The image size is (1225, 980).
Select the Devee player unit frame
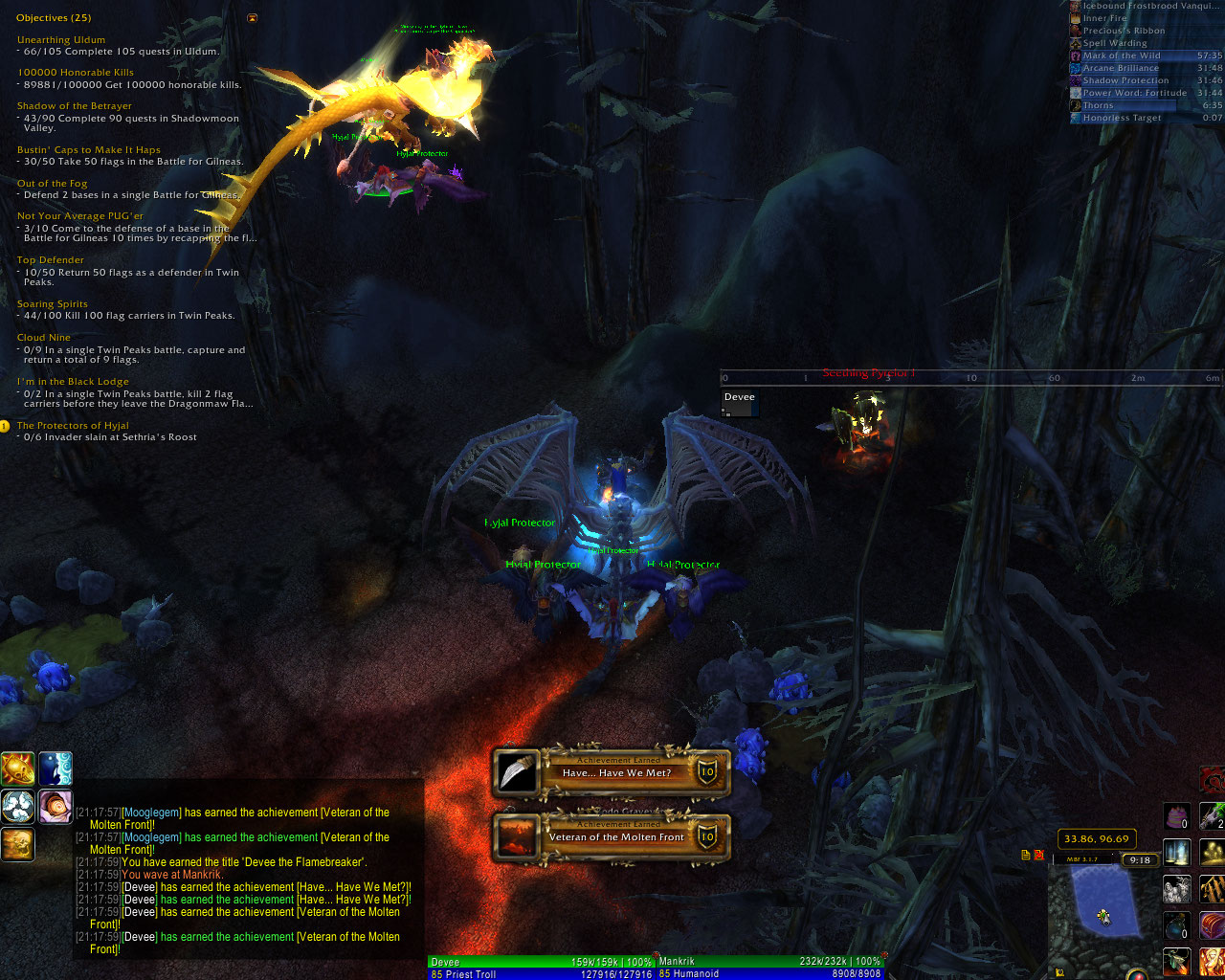pos(543,968)
